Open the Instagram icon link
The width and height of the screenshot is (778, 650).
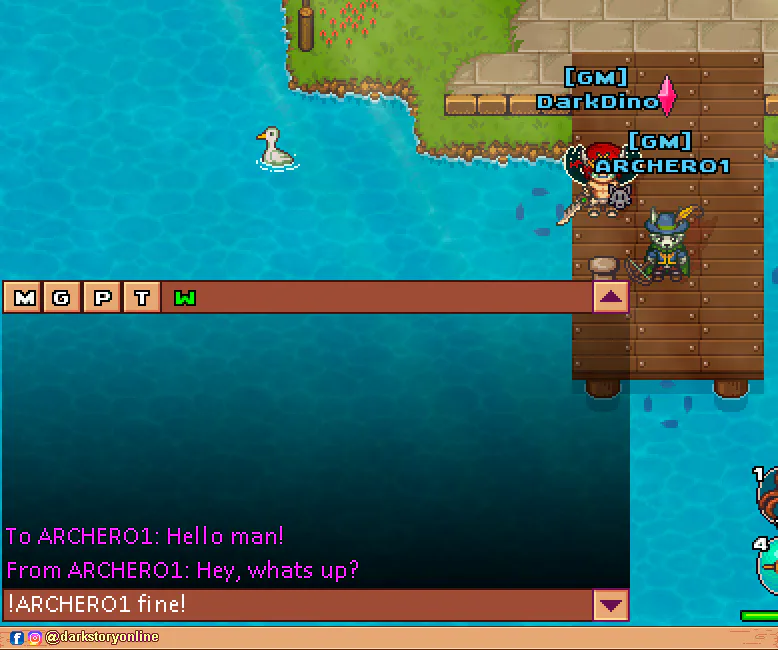click(34, 637)
